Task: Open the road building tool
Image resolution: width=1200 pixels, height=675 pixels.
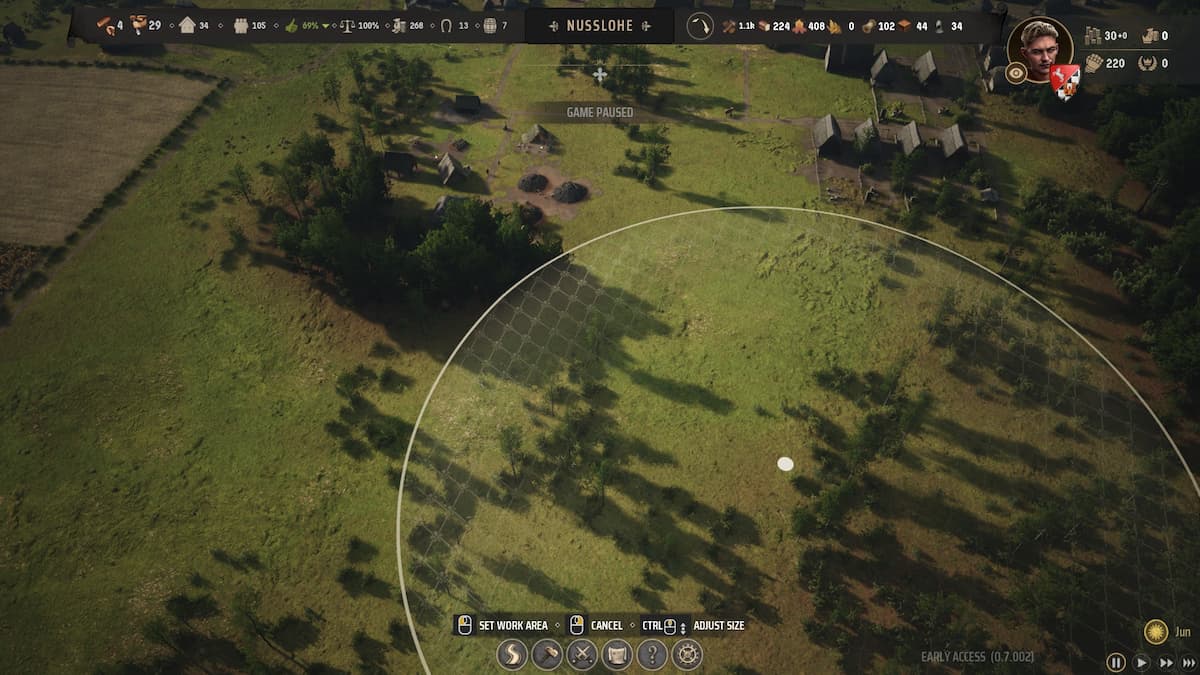Action: point(512,655)
